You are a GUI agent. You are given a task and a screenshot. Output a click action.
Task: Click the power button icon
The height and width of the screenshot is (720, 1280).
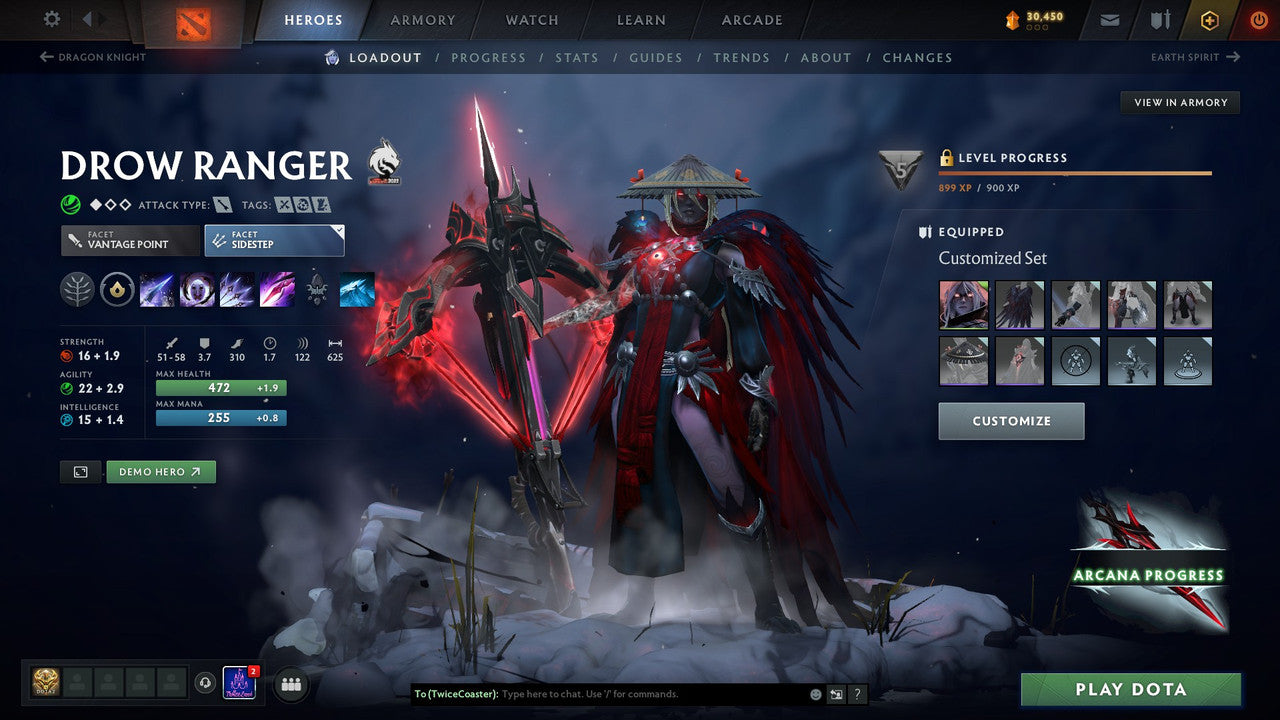click(1258, 20)
